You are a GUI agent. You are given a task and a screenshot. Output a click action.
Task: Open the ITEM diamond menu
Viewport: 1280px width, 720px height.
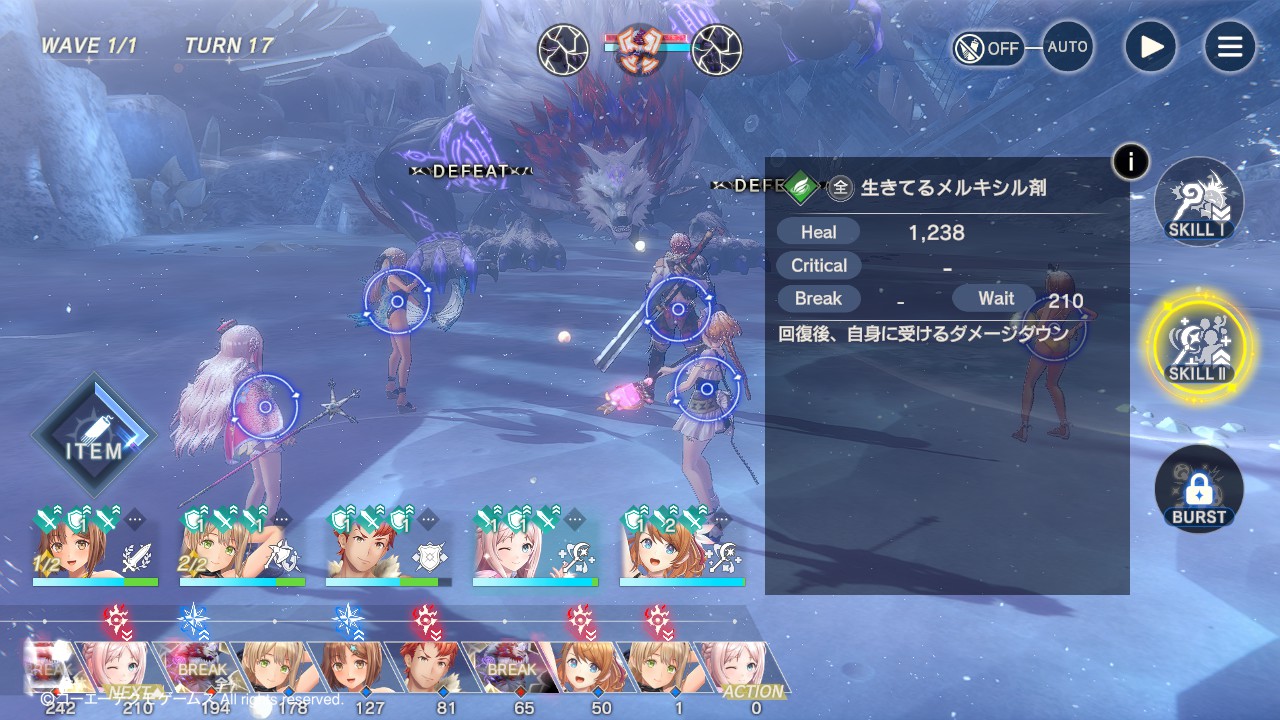(x=94, y=436)
